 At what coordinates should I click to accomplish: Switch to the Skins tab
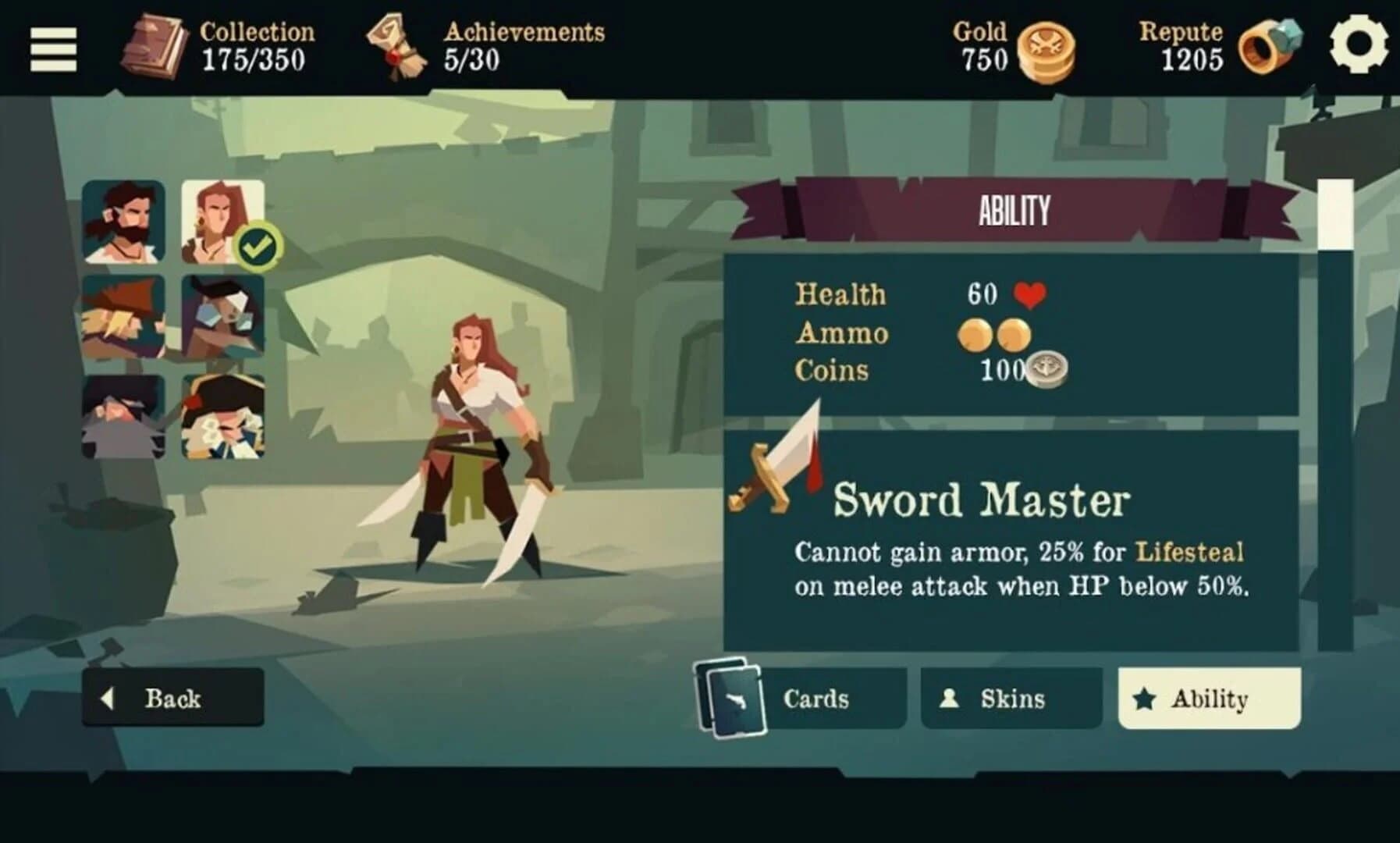tap(1011, 697)
